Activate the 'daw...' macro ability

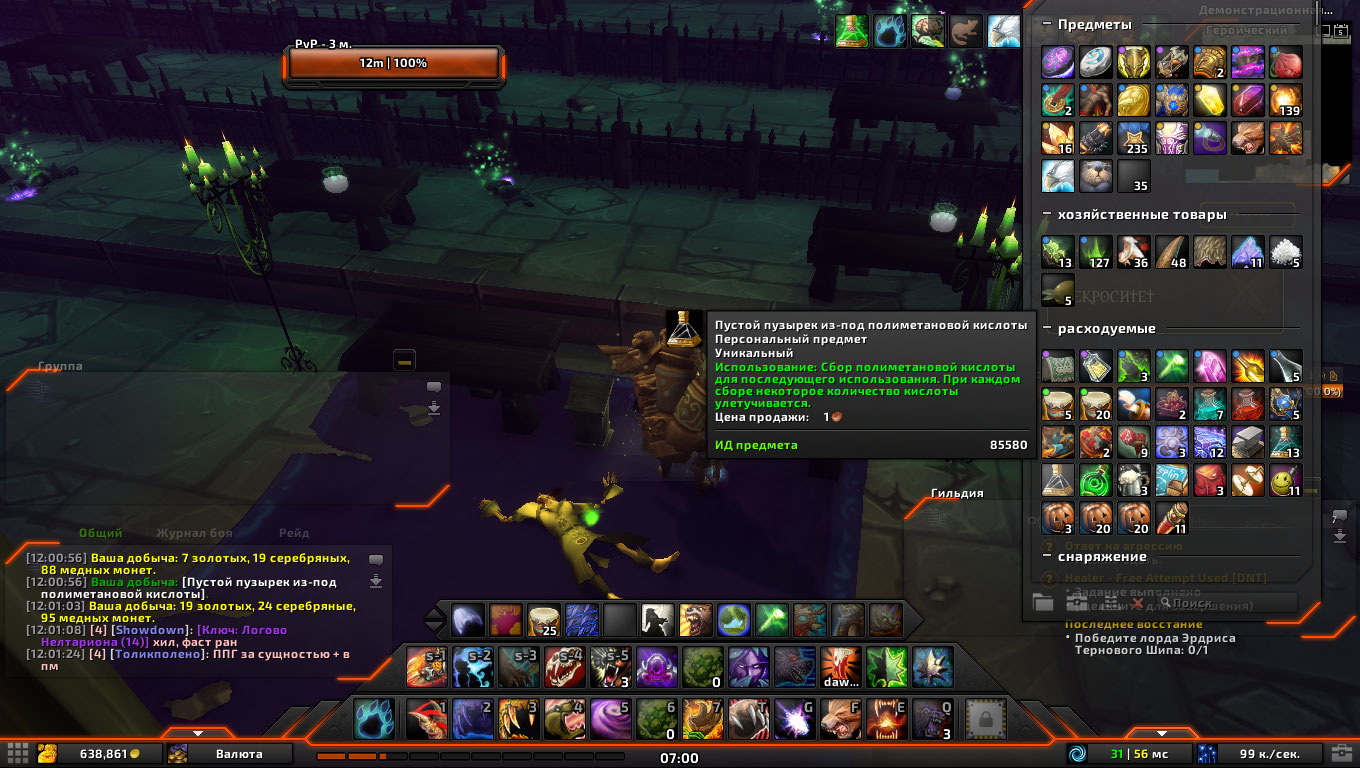point(841,667)
